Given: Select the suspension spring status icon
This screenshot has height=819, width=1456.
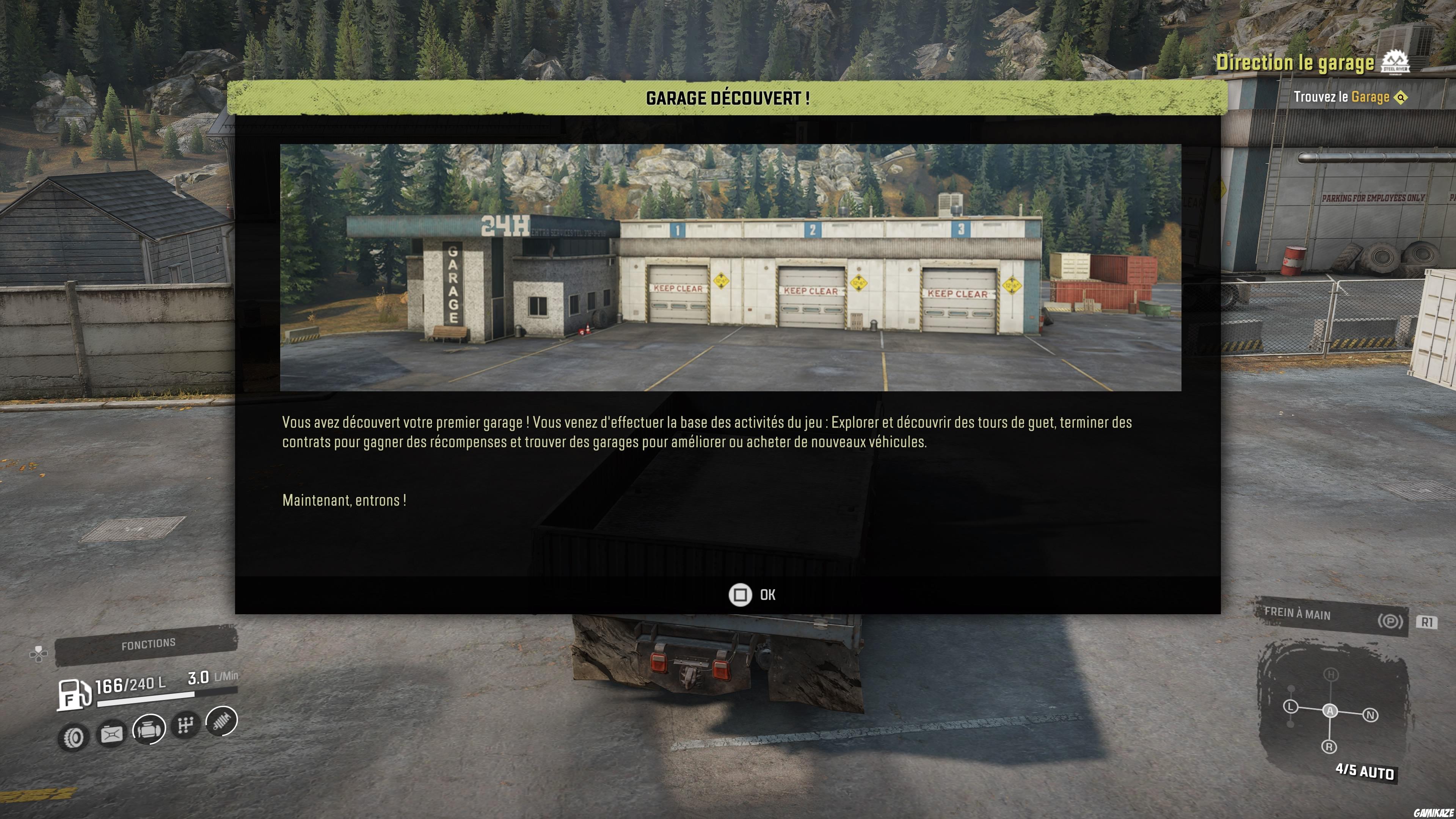Looking at the screenshot, I should tap(221, 721).
